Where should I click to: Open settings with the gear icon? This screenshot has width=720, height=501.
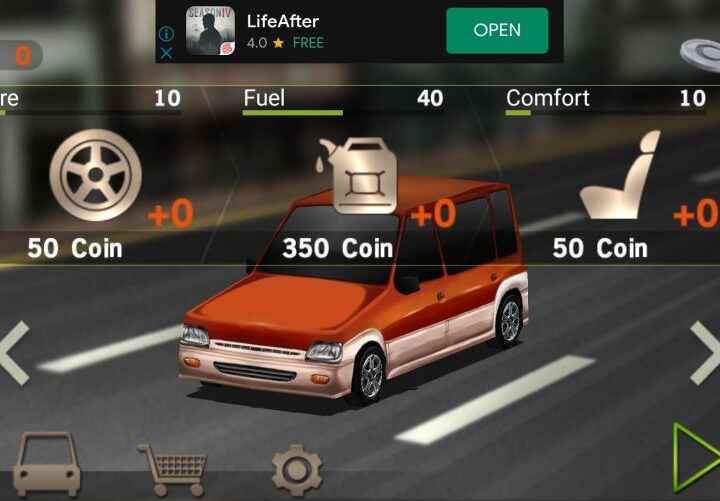297,469
